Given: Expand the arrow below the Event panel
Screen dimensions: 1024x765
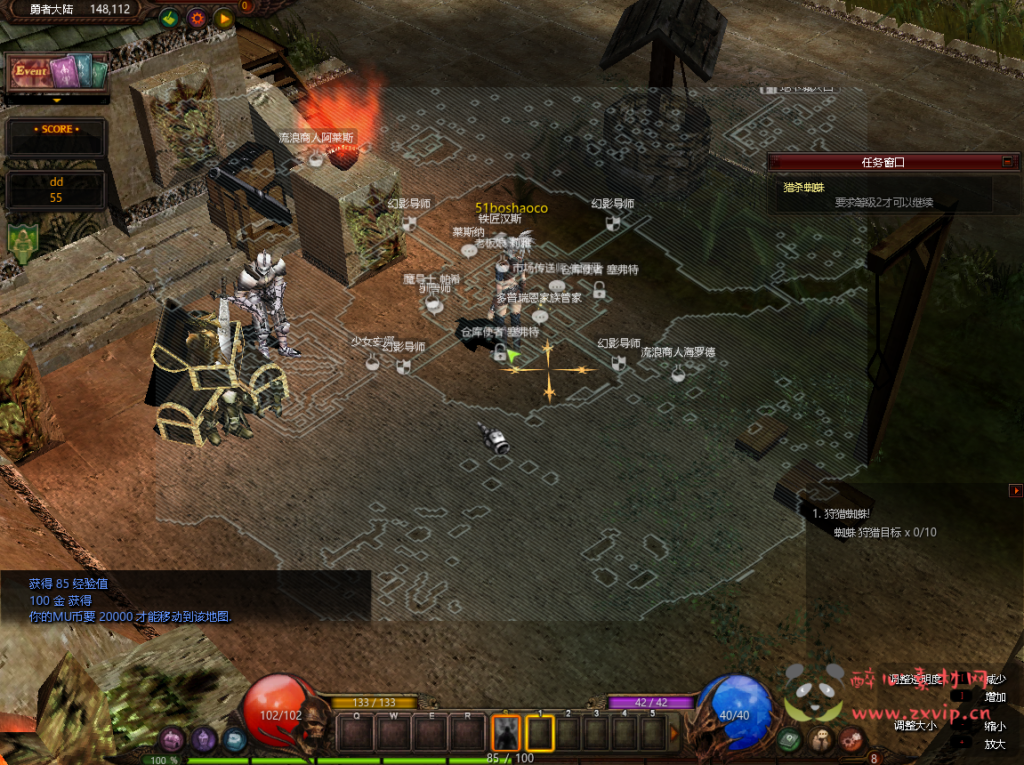Looking at the screenshot, I should (x=56, y=100).
